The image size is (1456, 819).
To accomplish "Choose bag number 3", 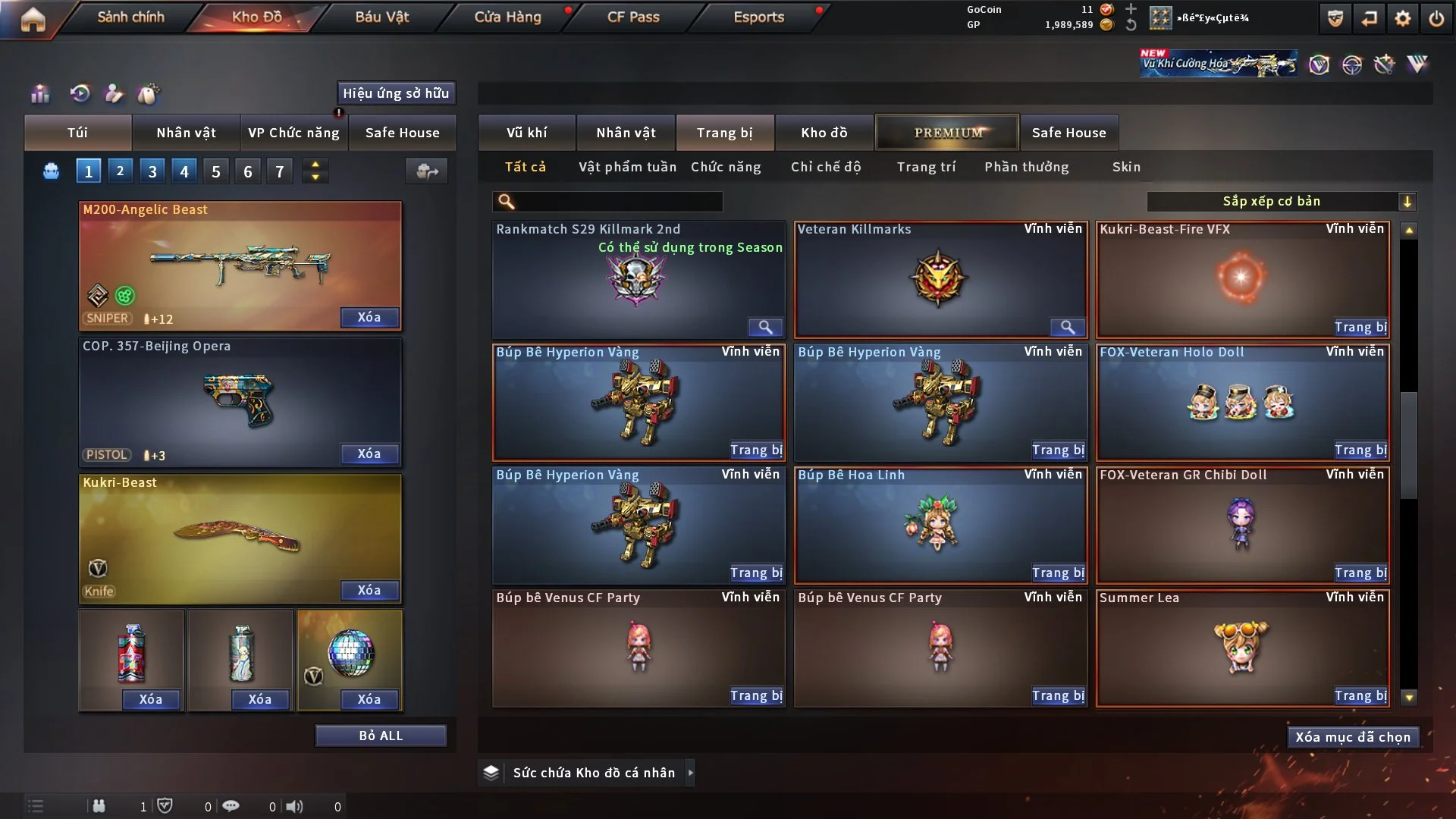I will pyautogui.click(x=152, y=171).
